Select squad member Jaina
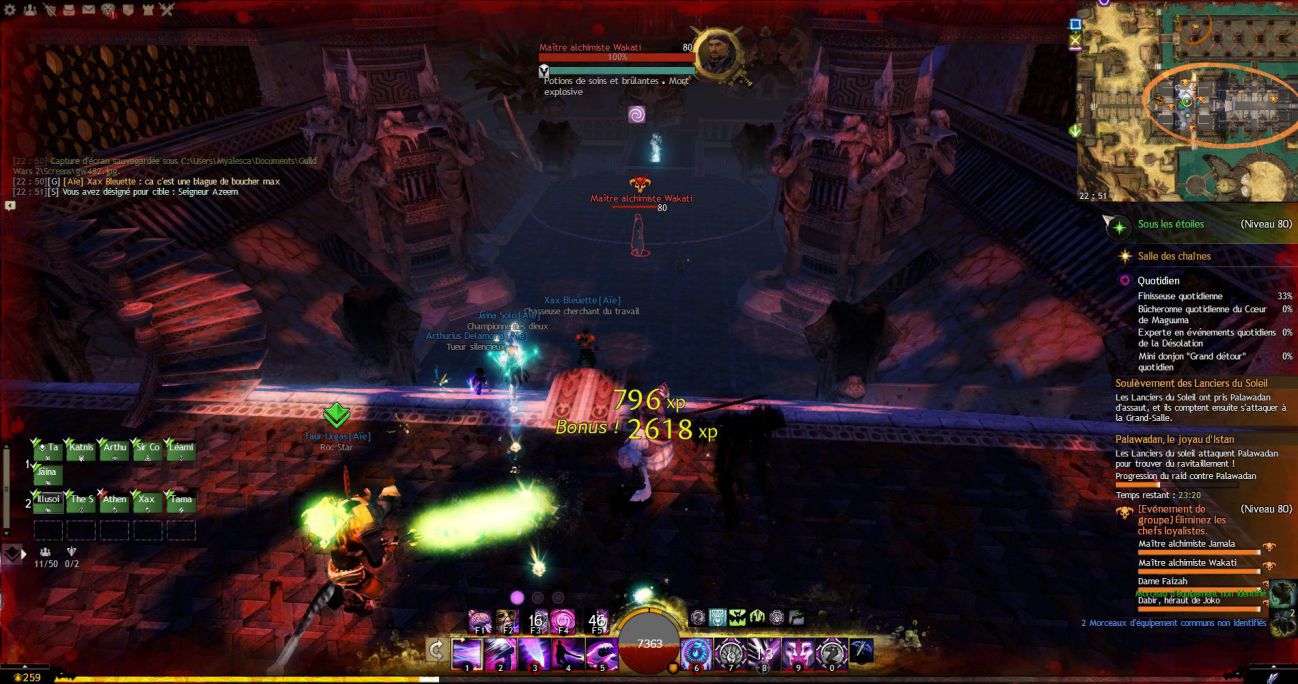This screenshot has width=1298, height=684. (x=47, y=475)
